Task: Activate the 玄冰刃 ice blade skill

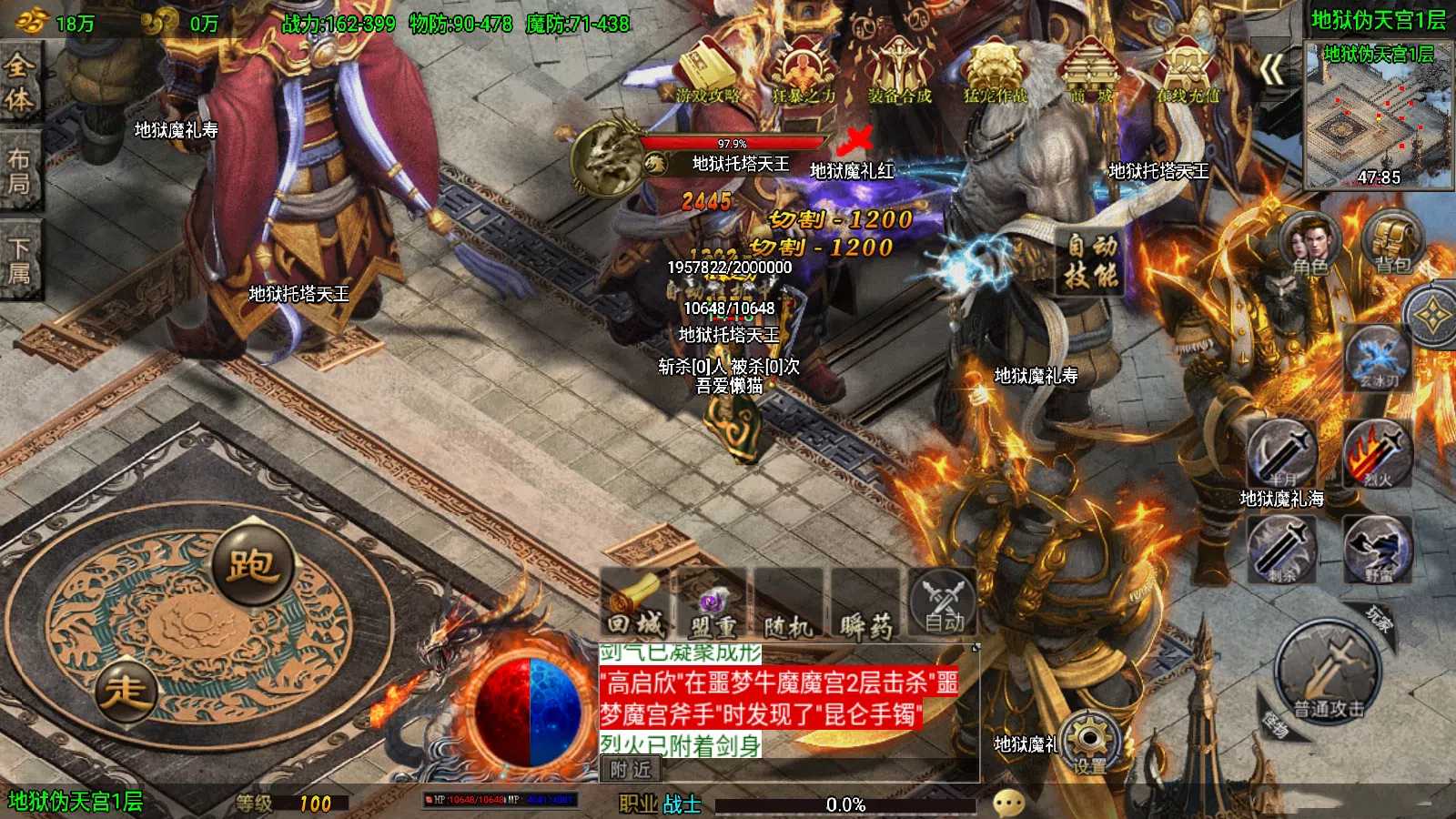Action: pos(1378,358)
